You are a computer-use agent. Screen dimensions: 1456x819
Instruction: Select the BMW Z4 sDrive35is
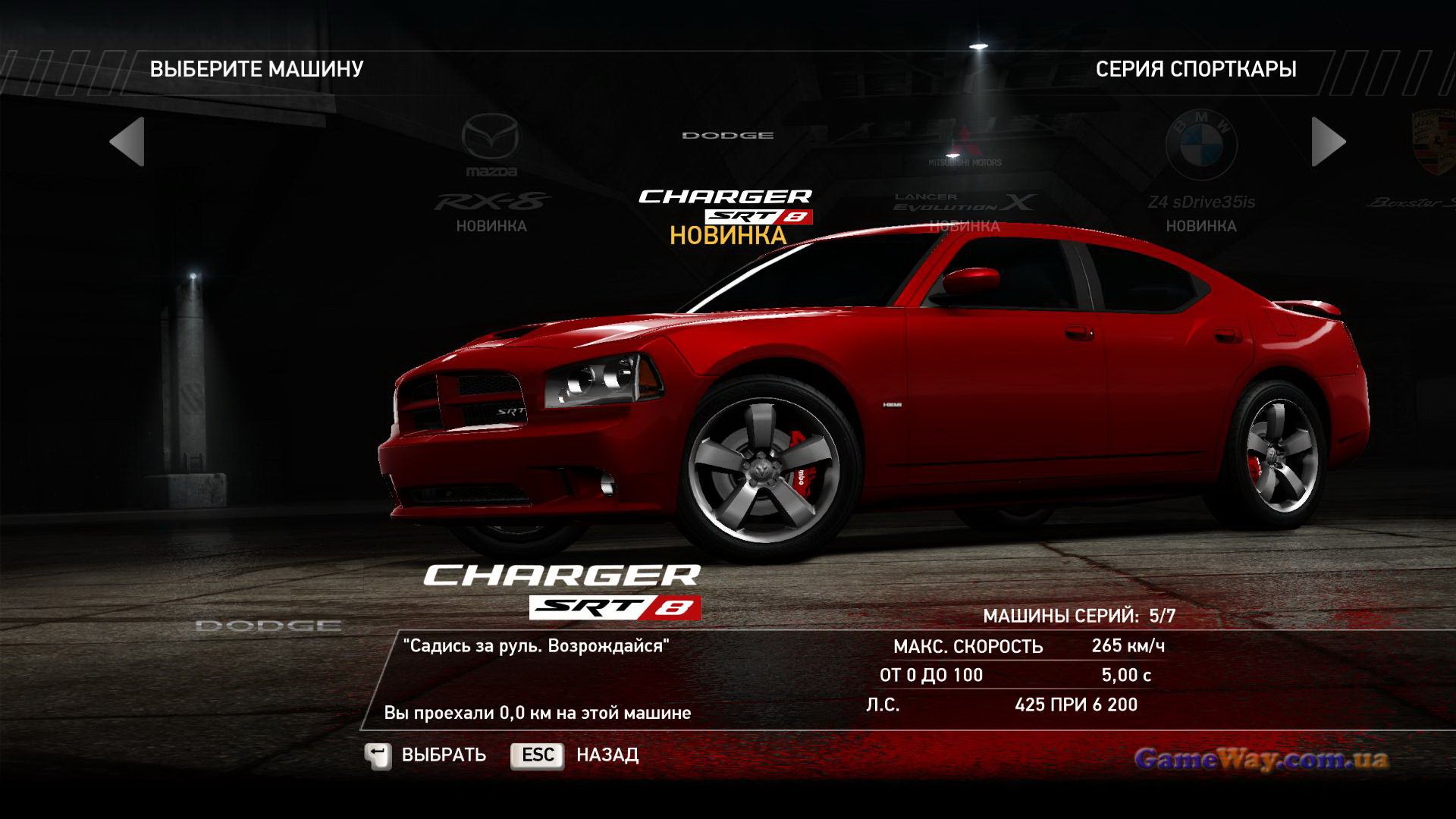pyautogui.click(x=1201, y=174)
